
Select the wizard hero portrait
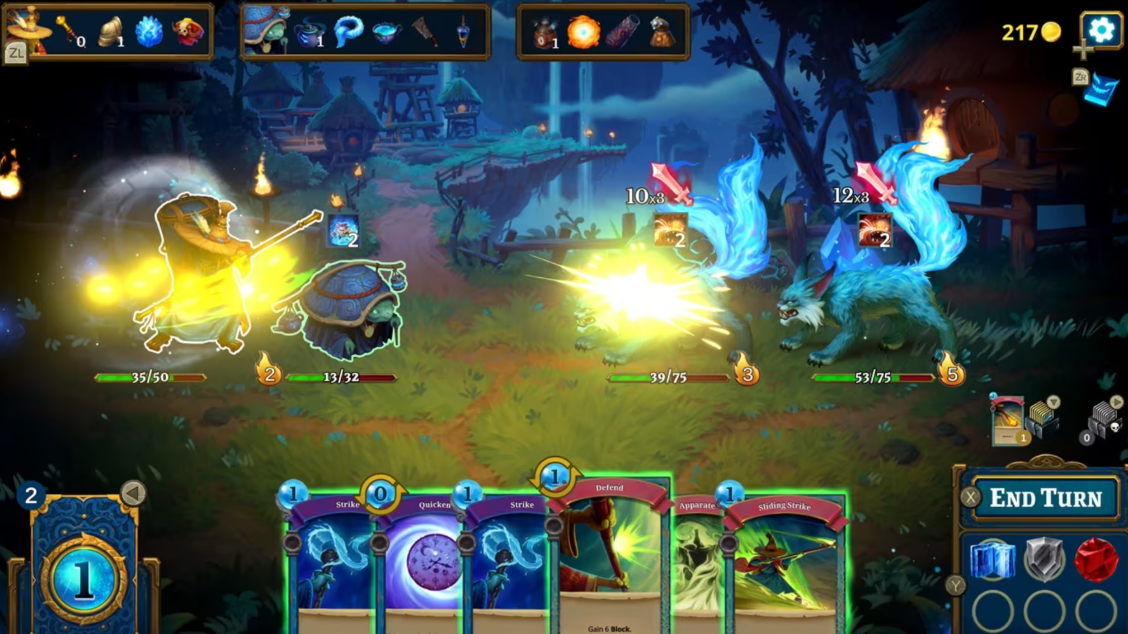click(29, 27)
